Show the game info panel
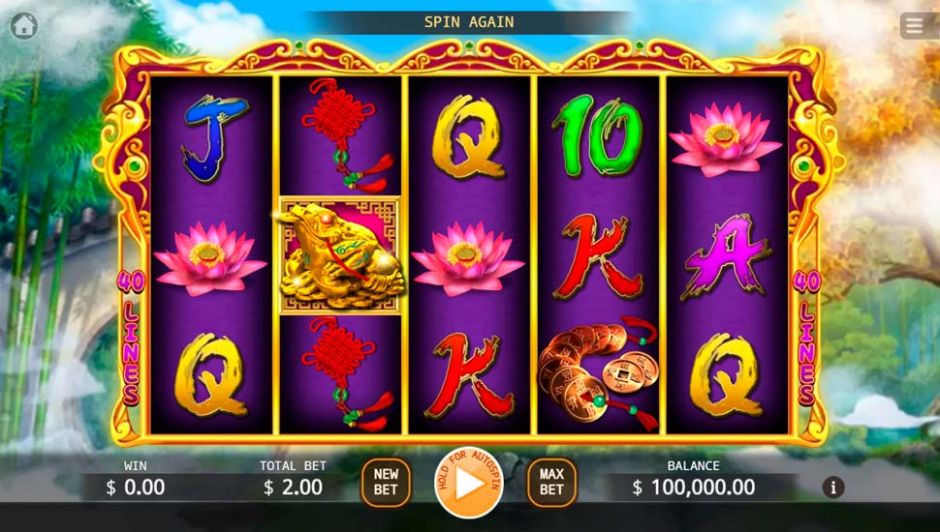This screenshot has height=532, width=940. pyautogui.click(x=833, y=488)
